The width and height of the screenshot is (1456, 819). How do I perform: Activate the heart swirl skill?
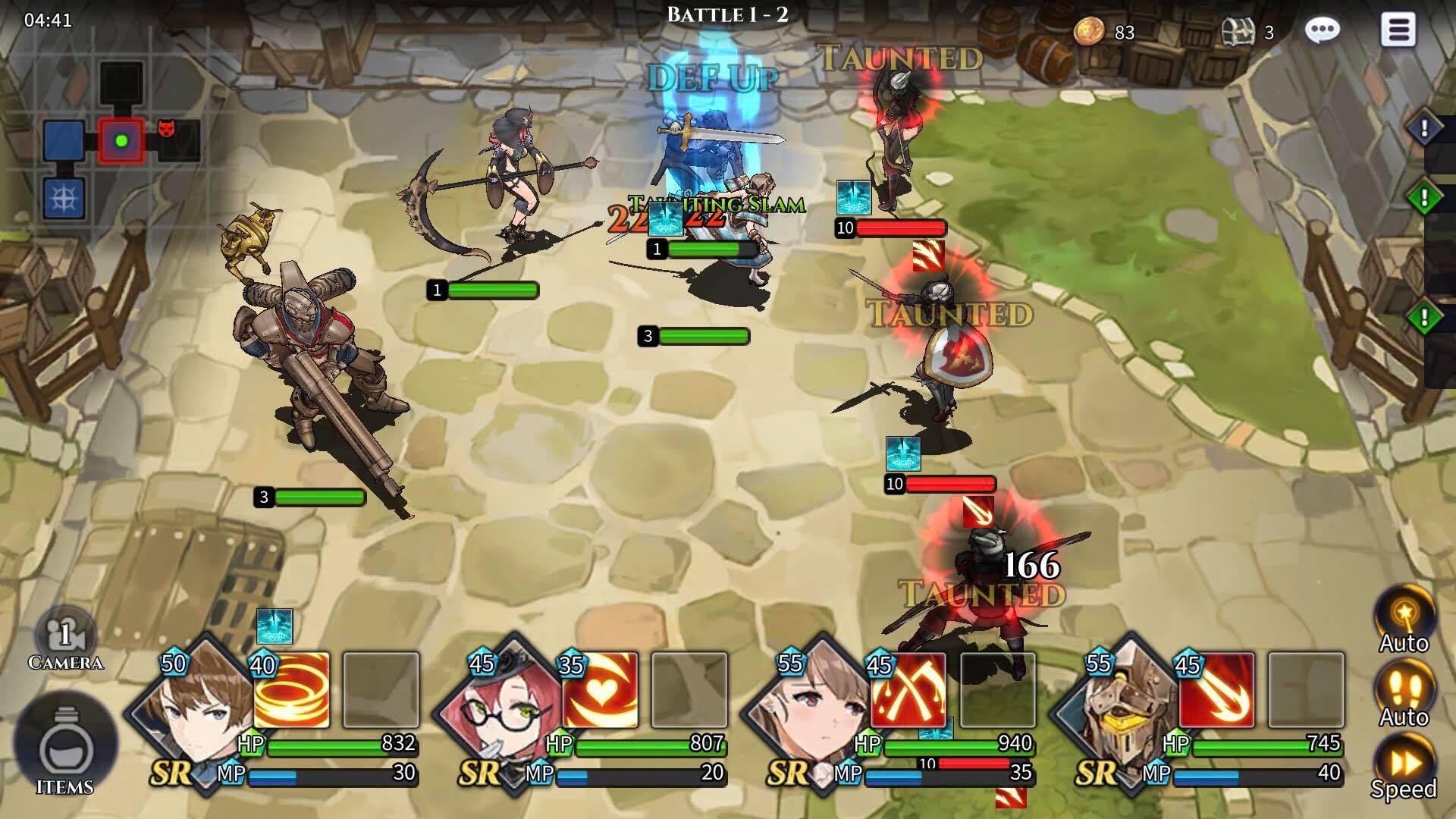point(601,690)
